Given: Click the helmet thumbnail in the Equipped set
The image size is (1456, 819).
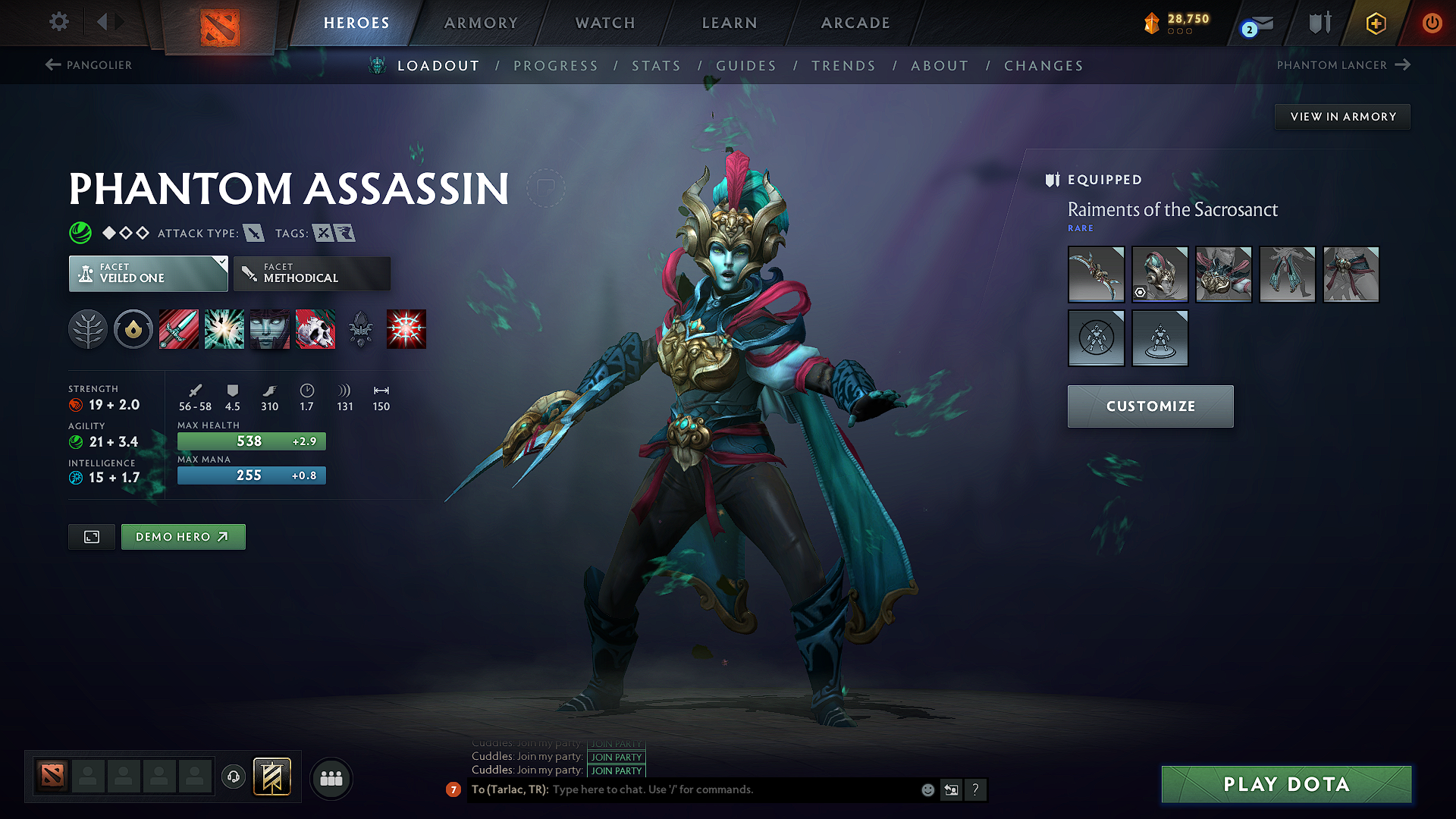Looking at the screenshot, I should point(1159,275).
